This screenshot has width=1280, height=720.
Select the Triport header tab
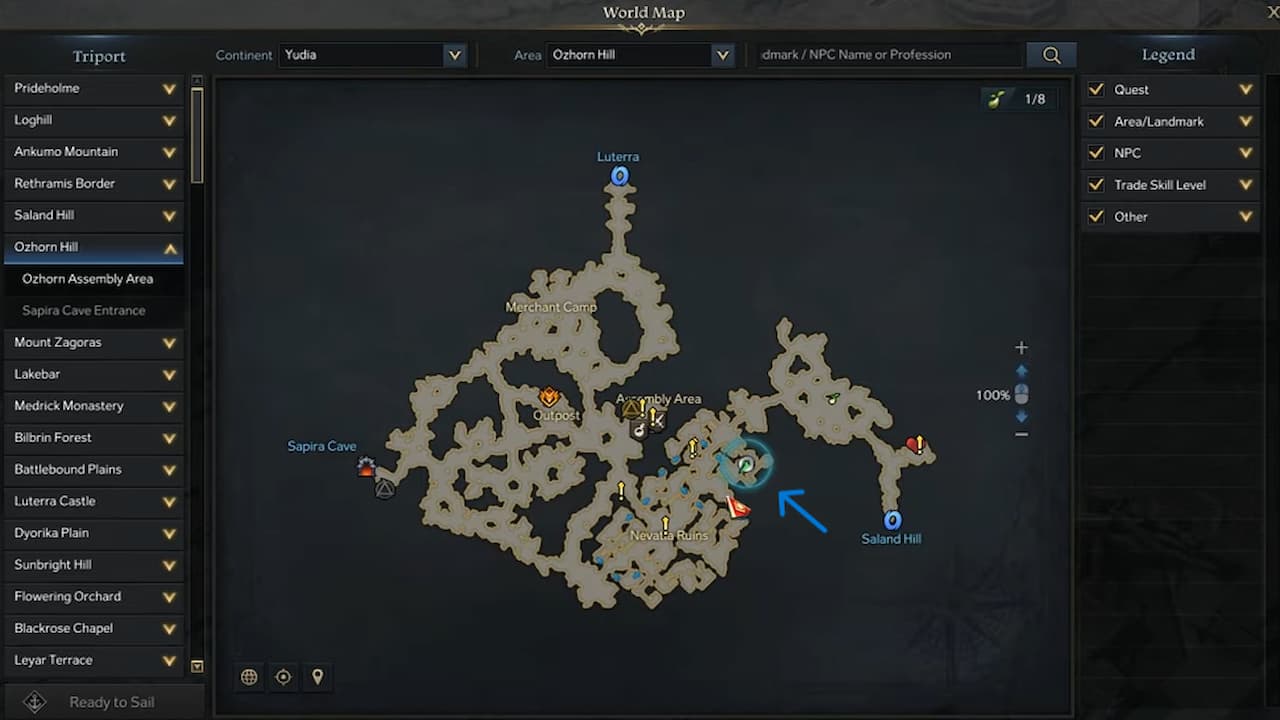click(98, 56)
